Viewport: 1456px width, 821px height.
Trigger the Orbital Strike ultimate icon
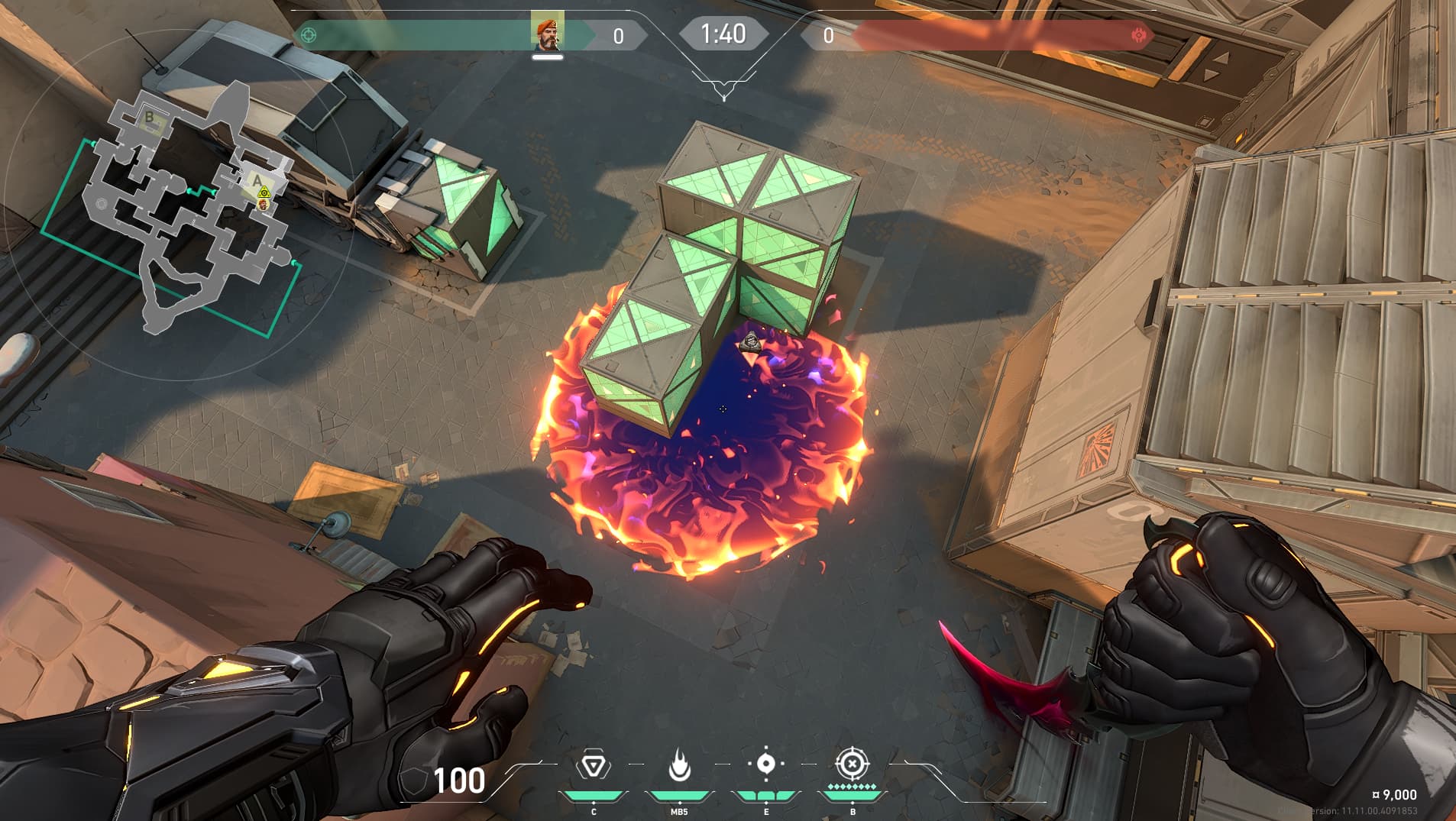click(853, 764)
